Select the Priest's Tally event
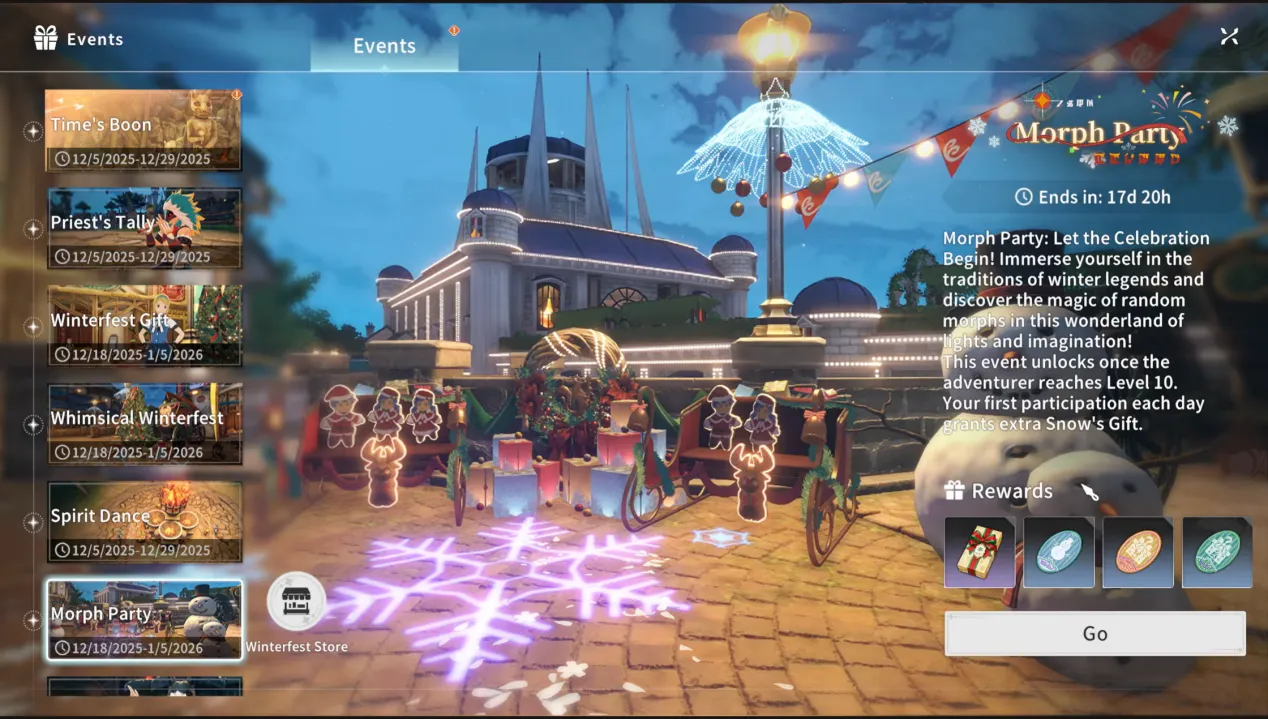The image size is (1268, 719). click(144, 229)
